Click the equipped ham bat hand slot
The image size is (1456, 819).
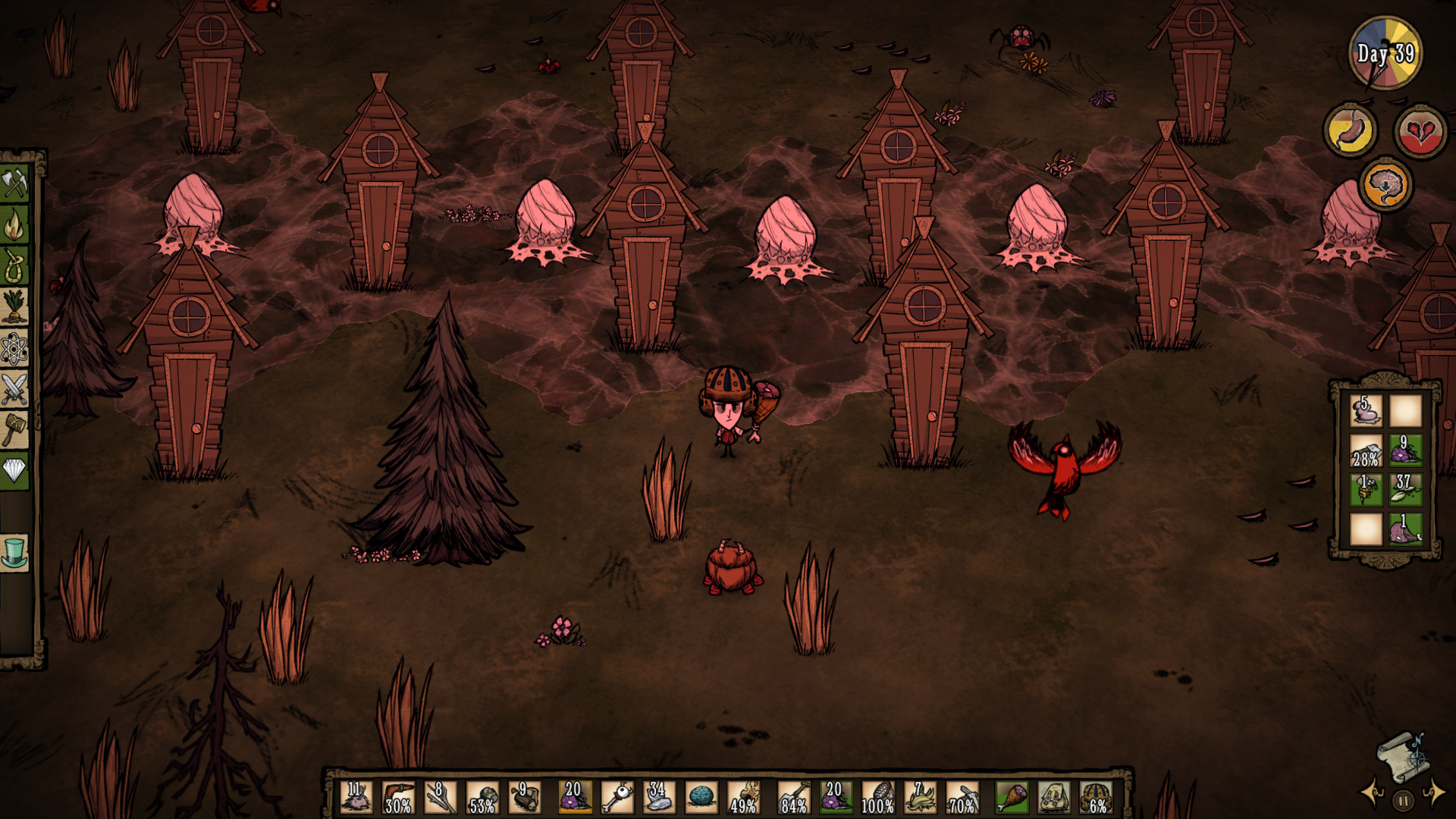pos(1012,798)
